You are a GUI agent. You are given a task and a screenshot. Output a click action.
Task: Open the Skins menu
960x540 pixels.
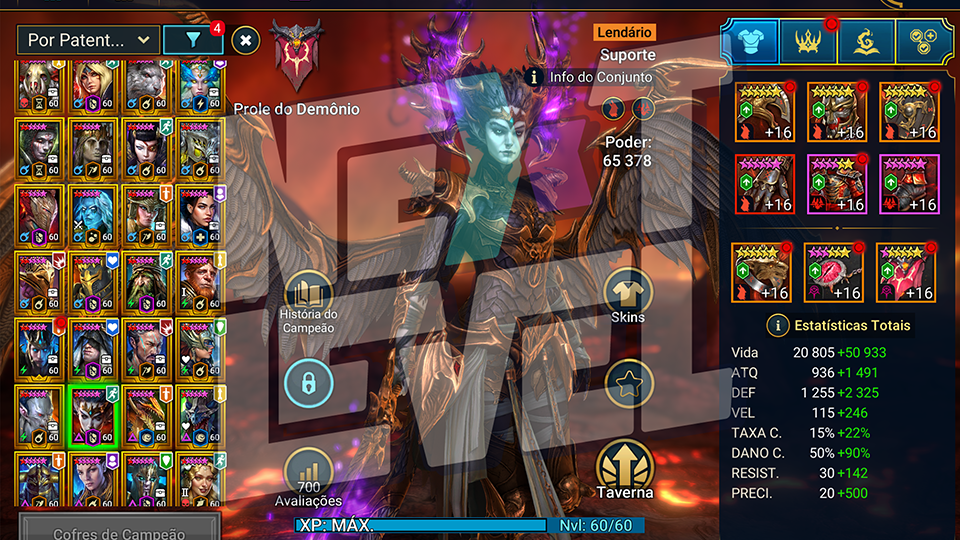[629, 293]
